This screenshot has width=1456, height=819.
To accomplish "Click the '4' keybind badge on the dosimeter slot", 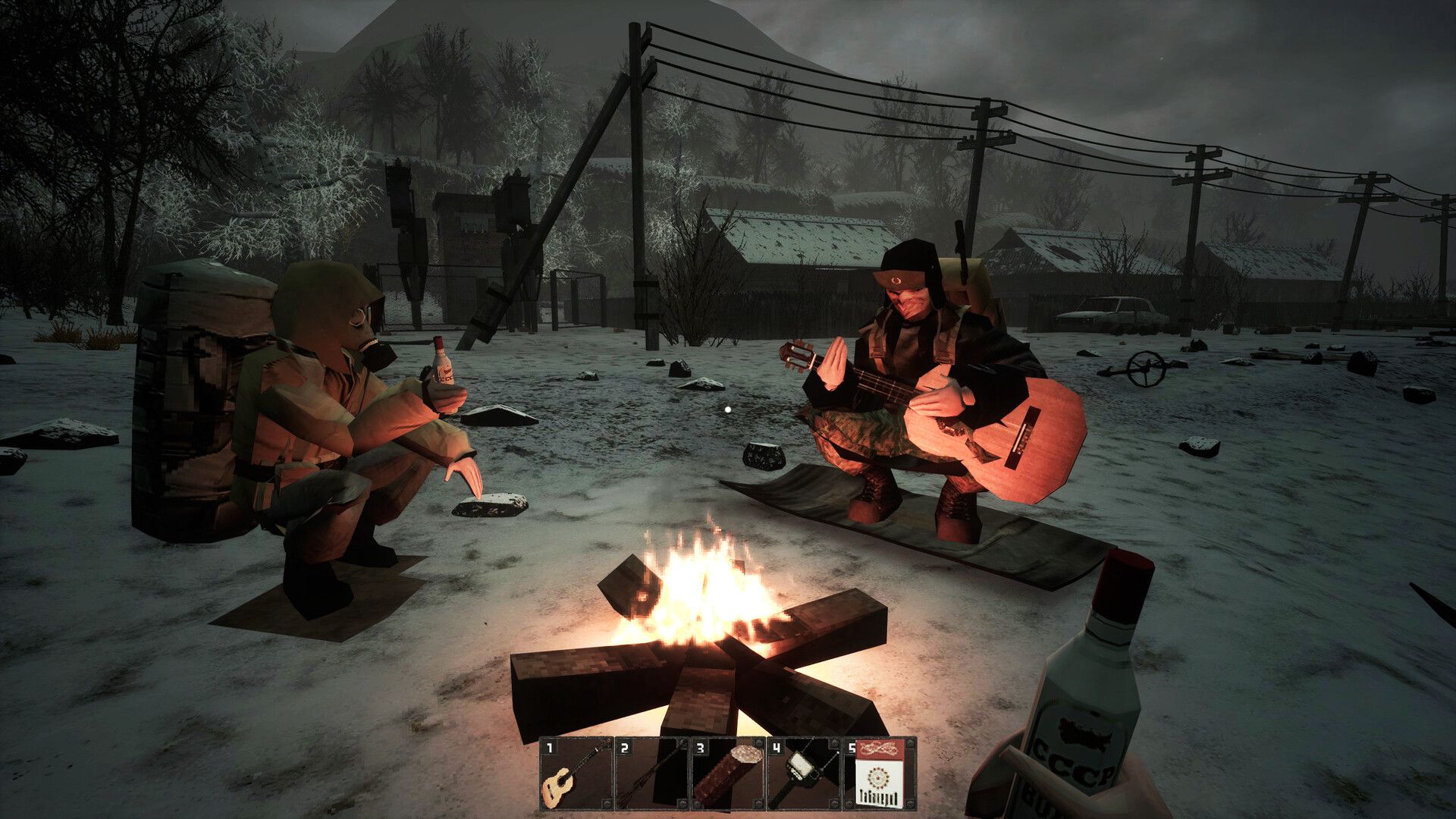I will [776, 747].
